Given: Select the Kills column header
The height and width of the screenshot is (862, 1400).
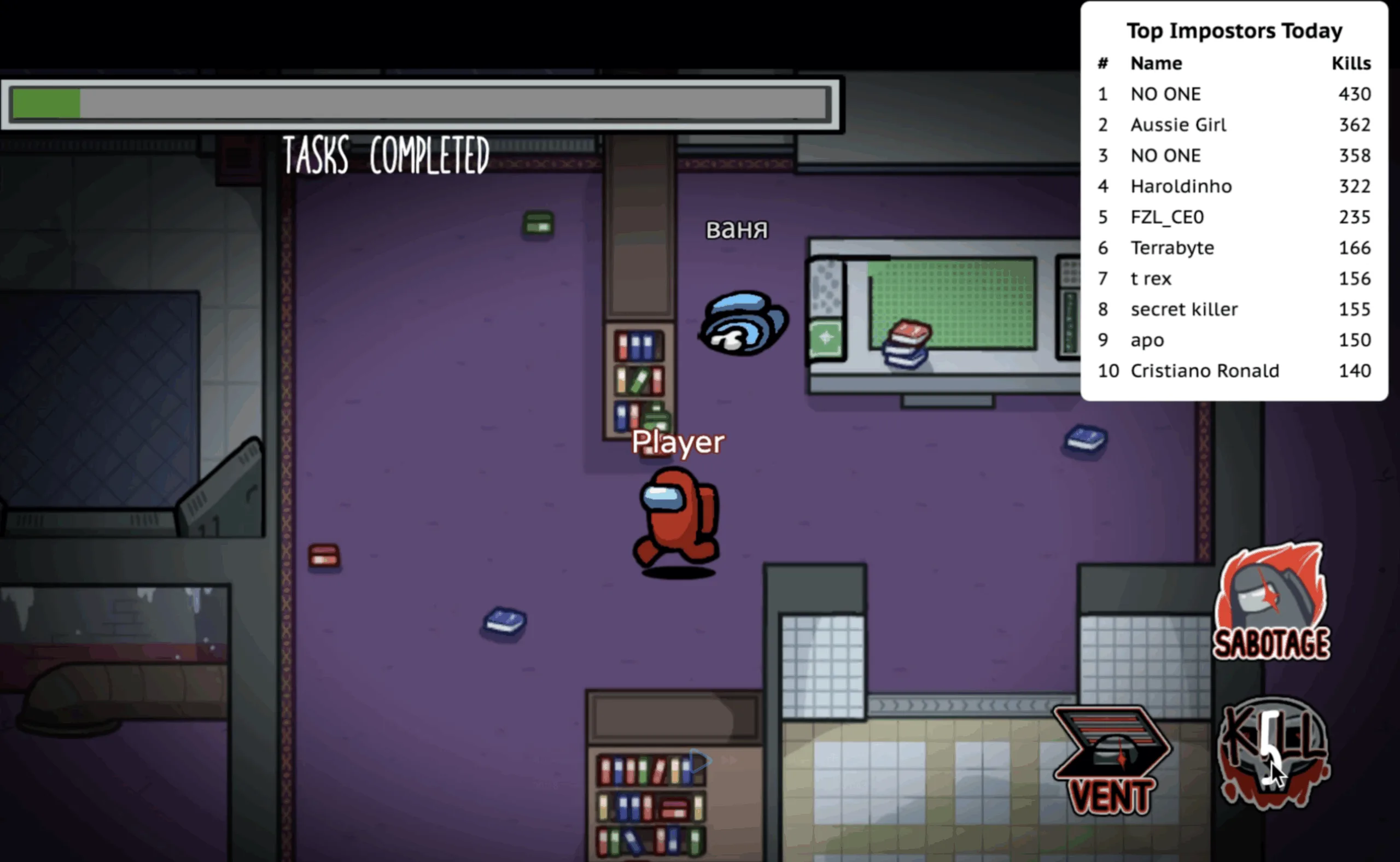Looking at the screenshot, I should click(x=1352, y=63).
